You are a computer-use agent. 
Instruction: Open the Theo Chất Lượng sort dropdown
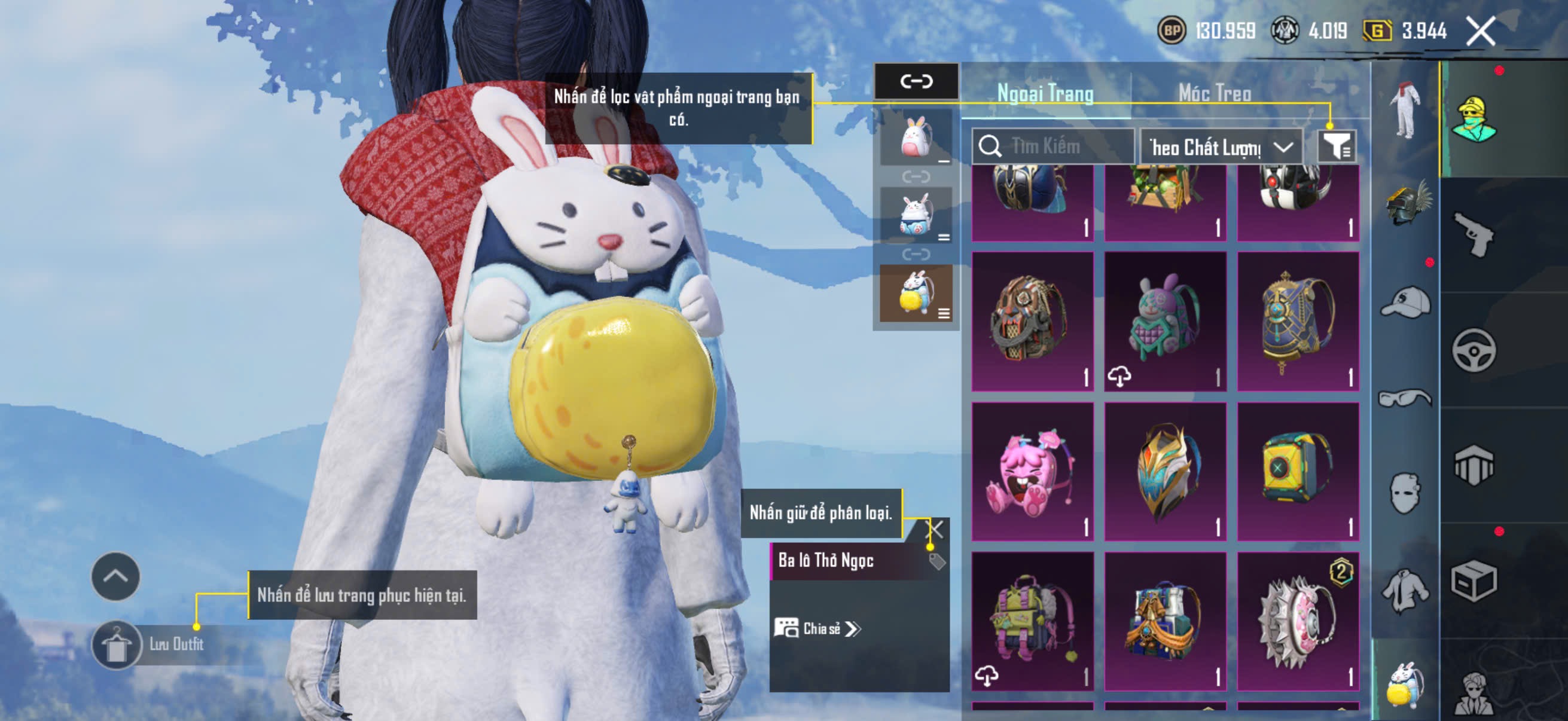pos(1221,147)
